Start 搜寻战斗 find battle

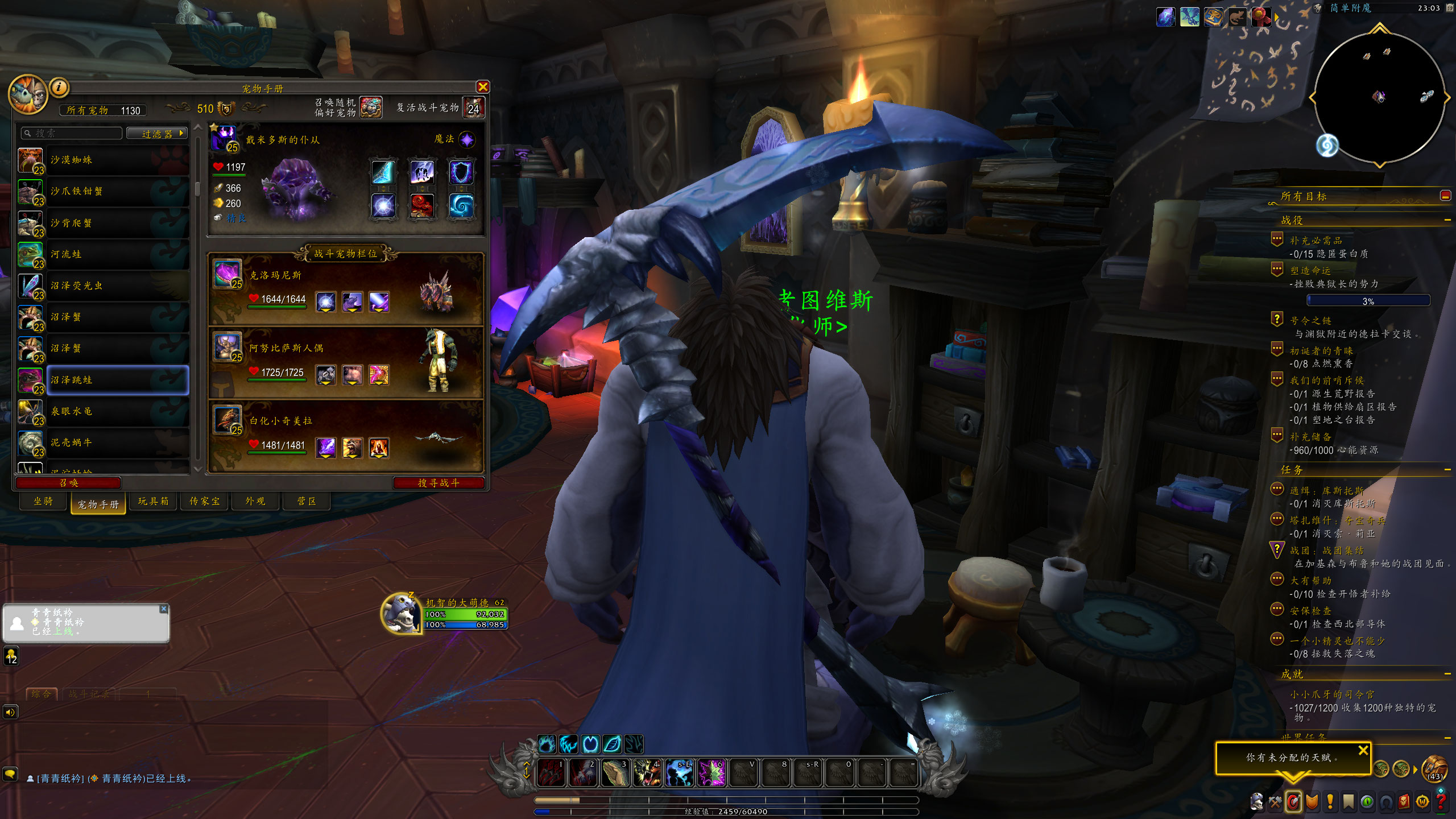438,483
